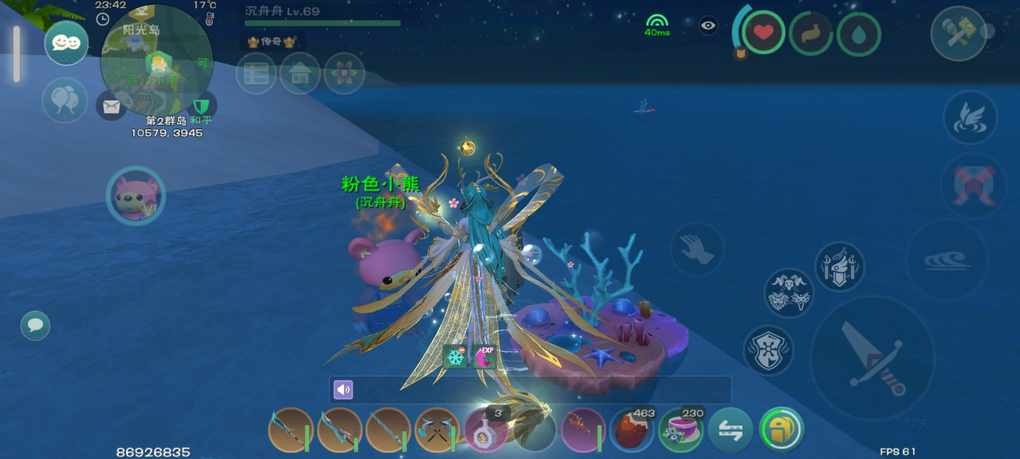Open the balloons icon button
The height and width of the screenshot is (459, 1020).
tap(64, 100)
